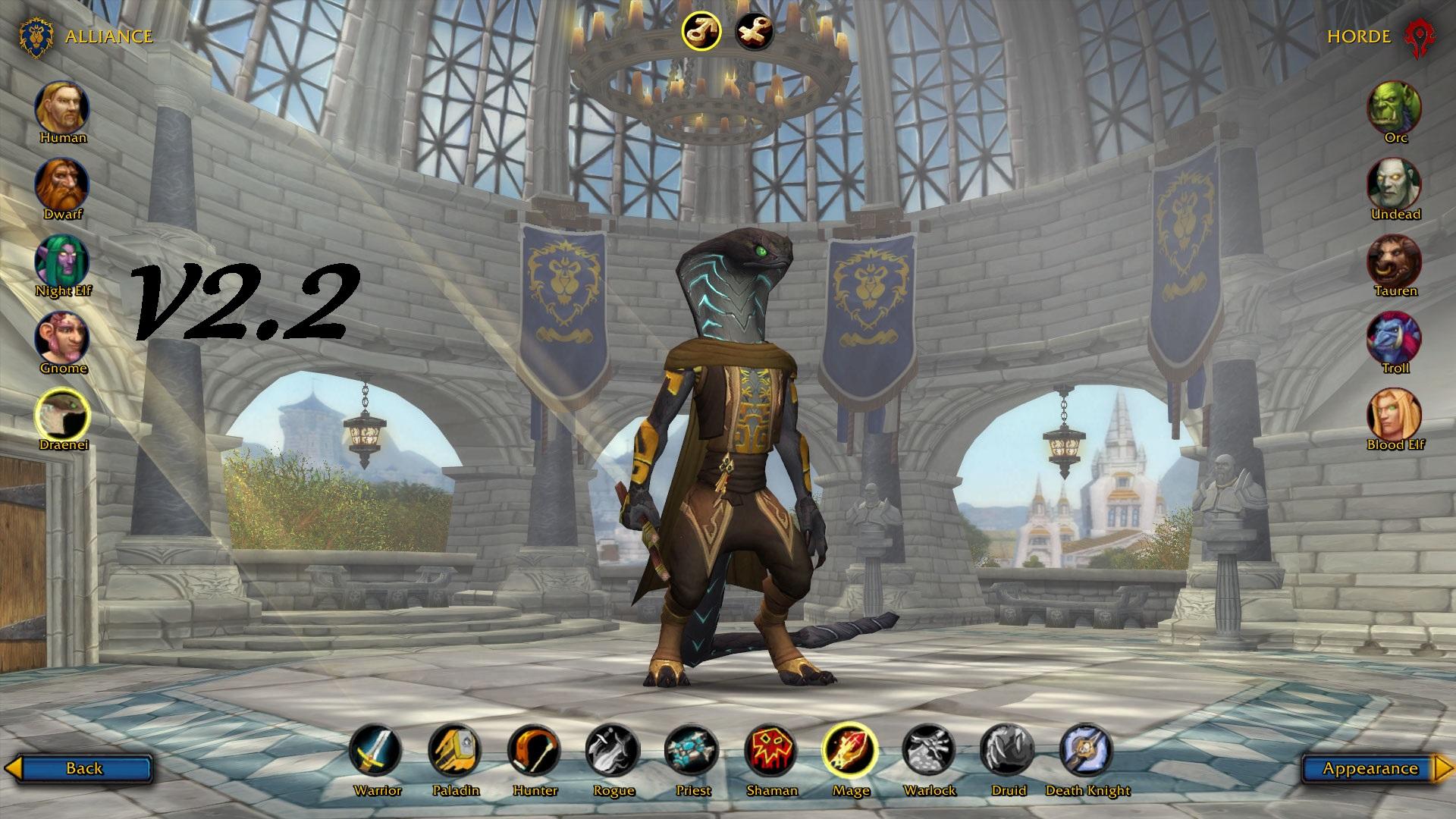
Task: Select the Gnome race portrait
Action: click(62, 338)
